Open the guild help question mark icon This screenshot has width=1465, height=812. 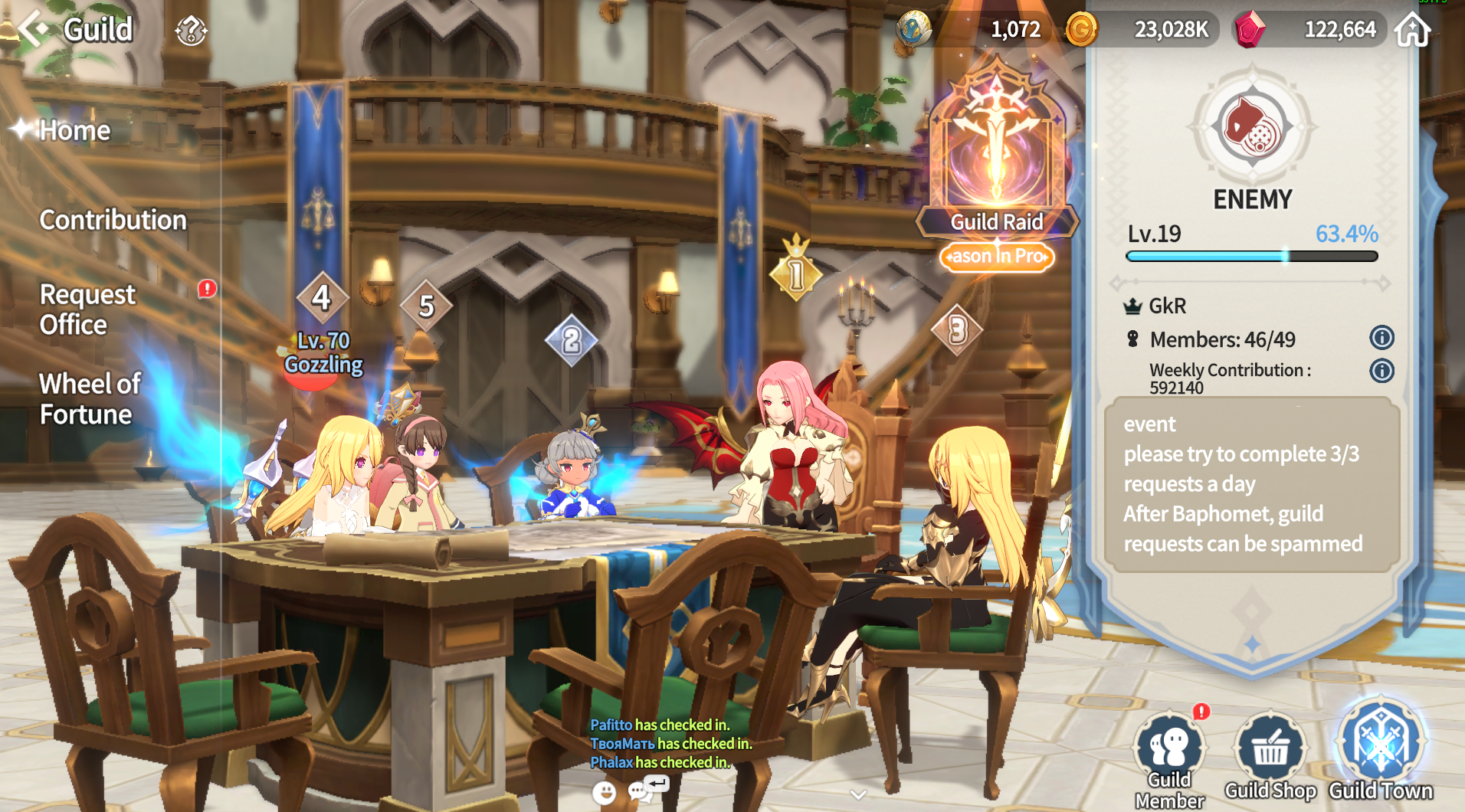(x=191, y=31)
